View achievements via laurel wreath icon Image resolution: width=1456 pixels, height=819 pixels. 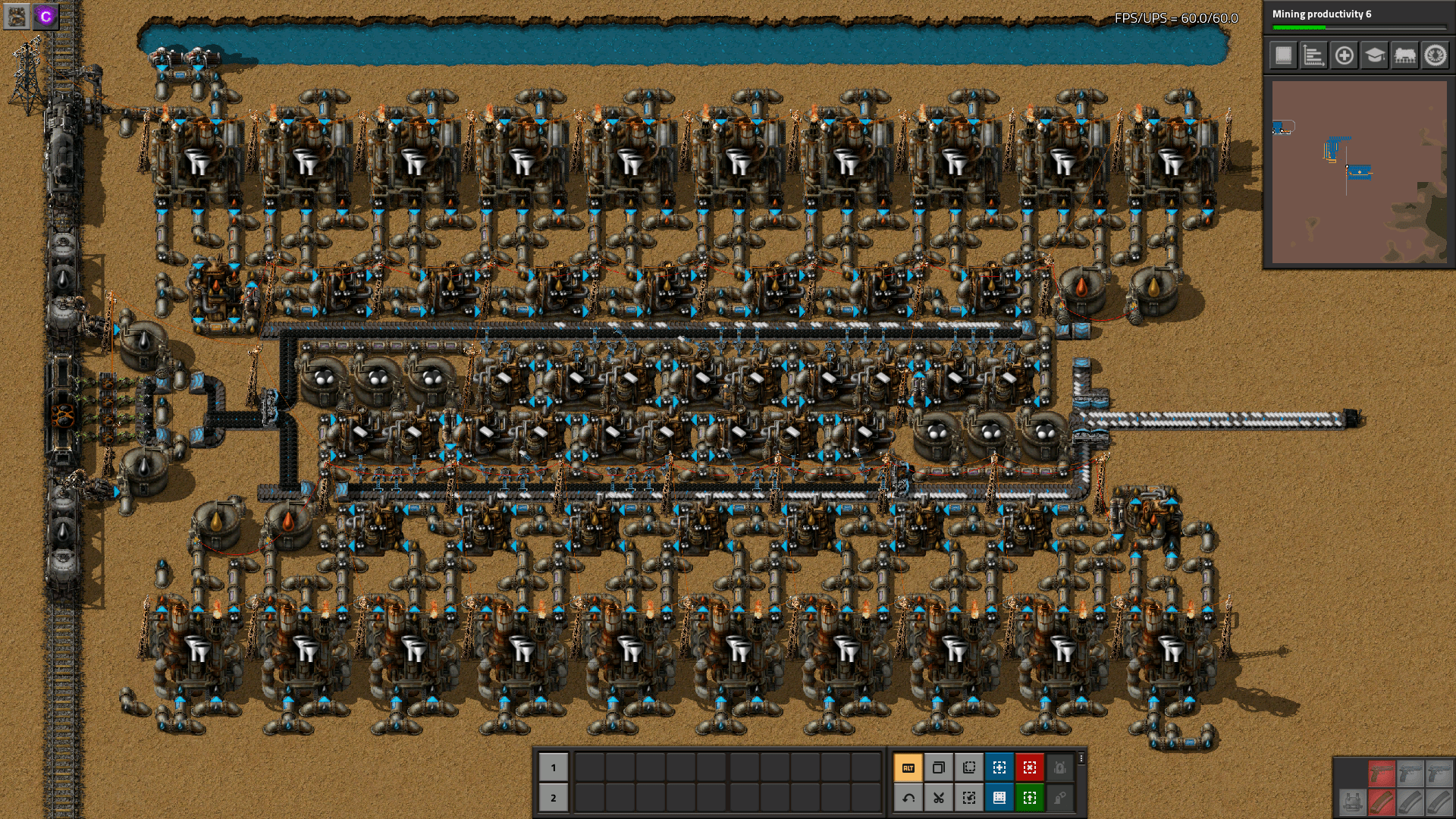coord(1436,55)
